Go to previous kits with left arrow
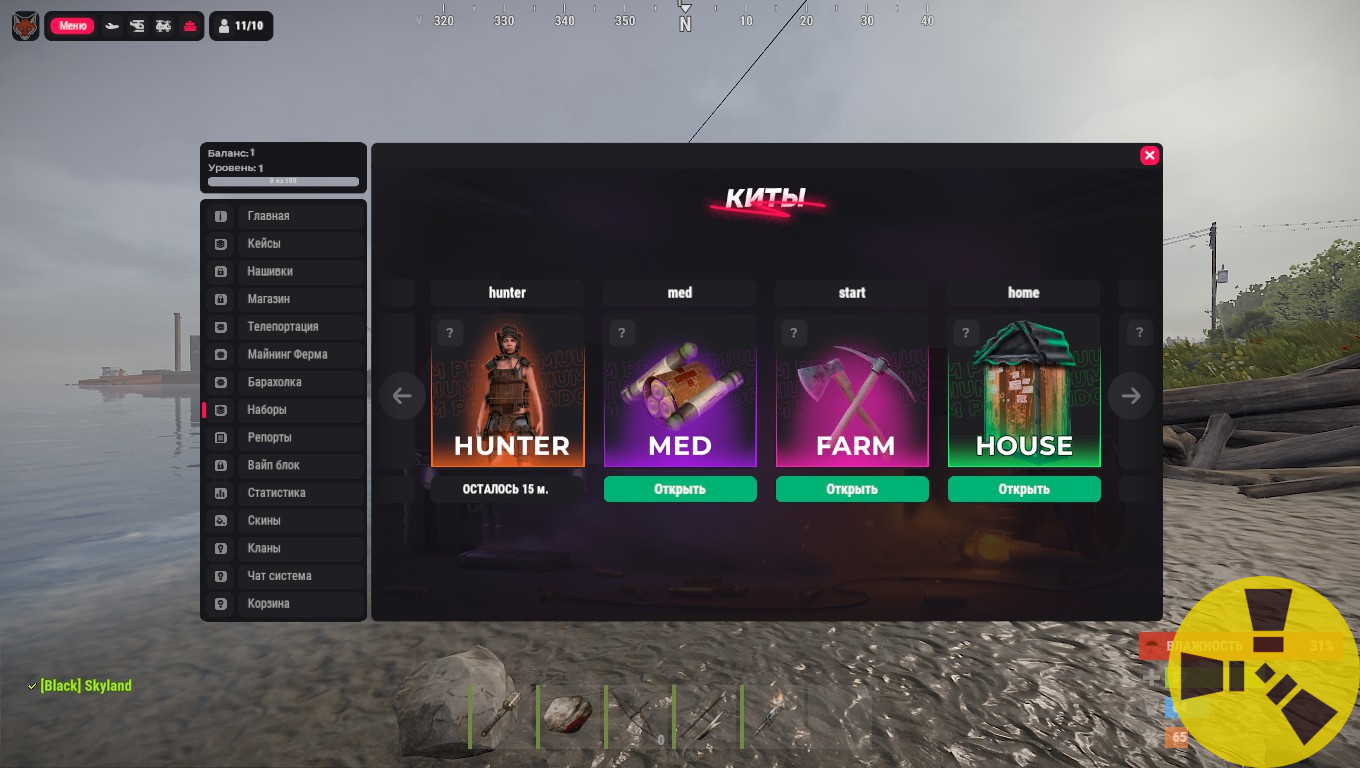Screen dimensions: 1360x768 click(402, 396)
